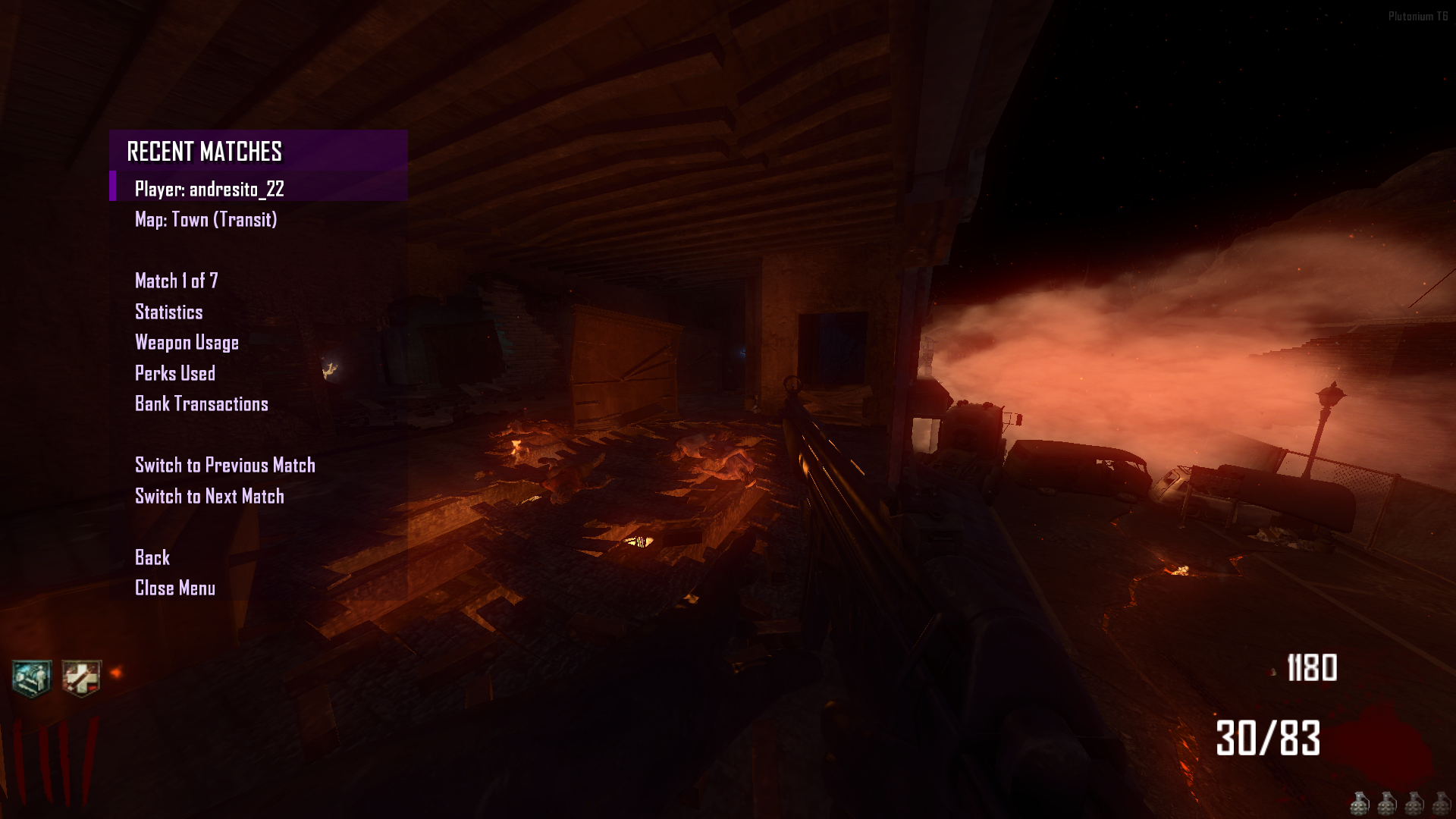The height and width of the screenshot is (819, 1456).
Task: Select the Player: andresito_22 entry
Action: tap(209, 190)
